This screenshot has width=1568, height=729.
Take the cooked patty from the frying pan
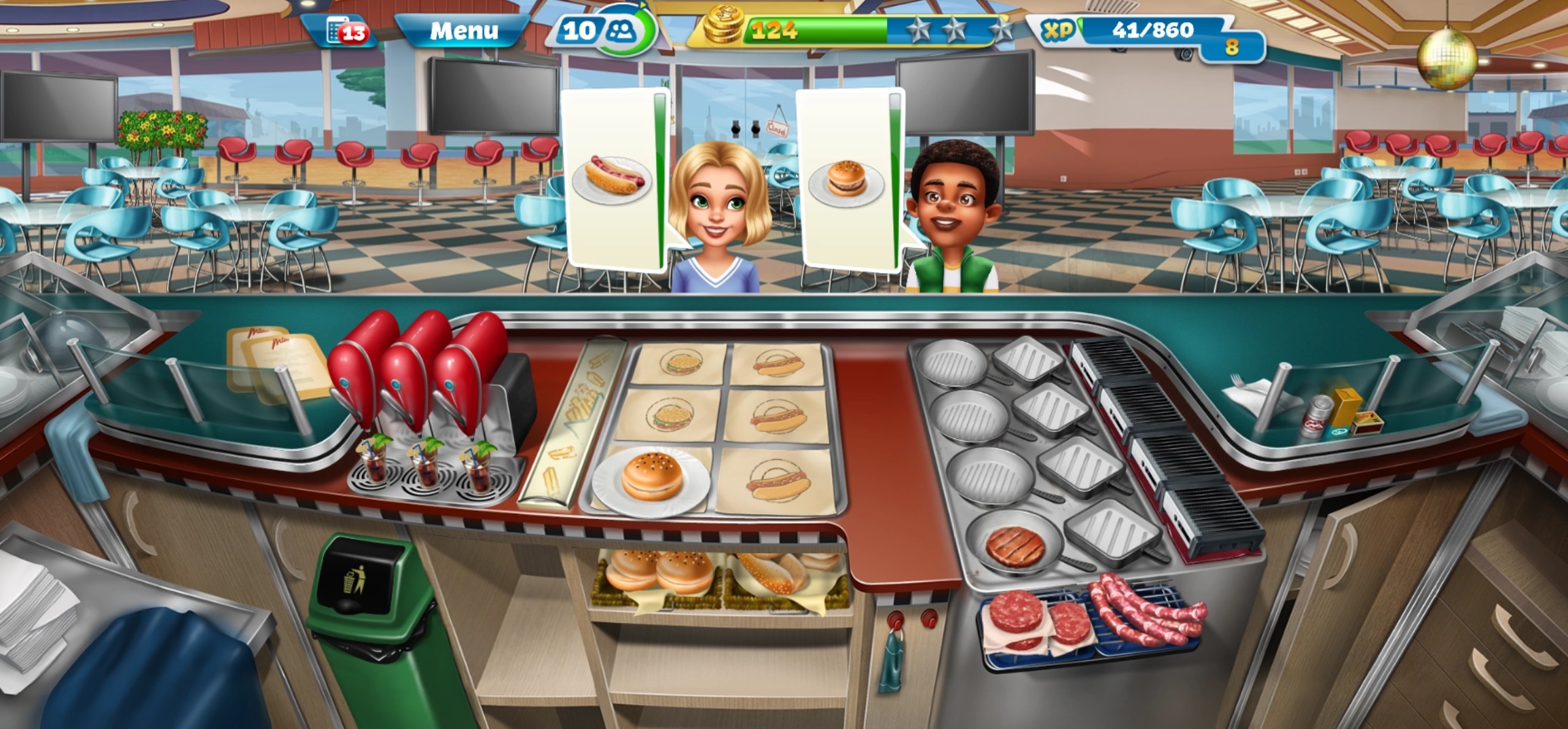pyautogui.click(x=1015, y=546)
